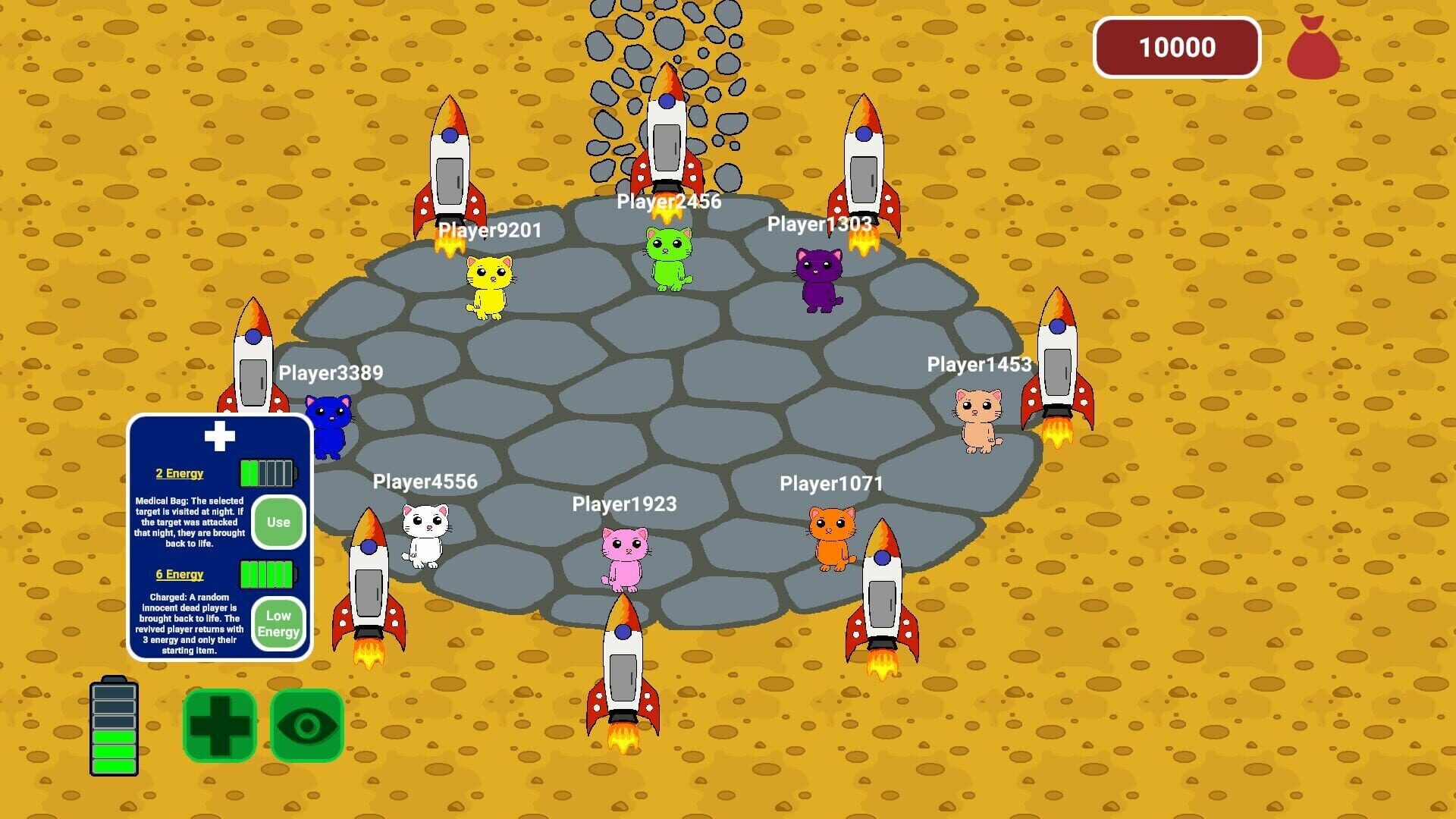Click the 2 Energy cost battery meter
Viewport: 1456px width, 819px height.
tap(269, 472)
